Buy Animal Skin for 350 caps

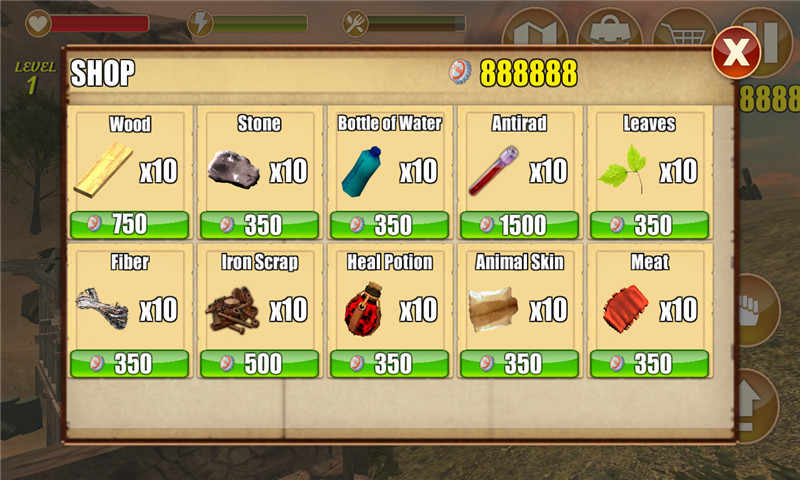click(519, 363)
